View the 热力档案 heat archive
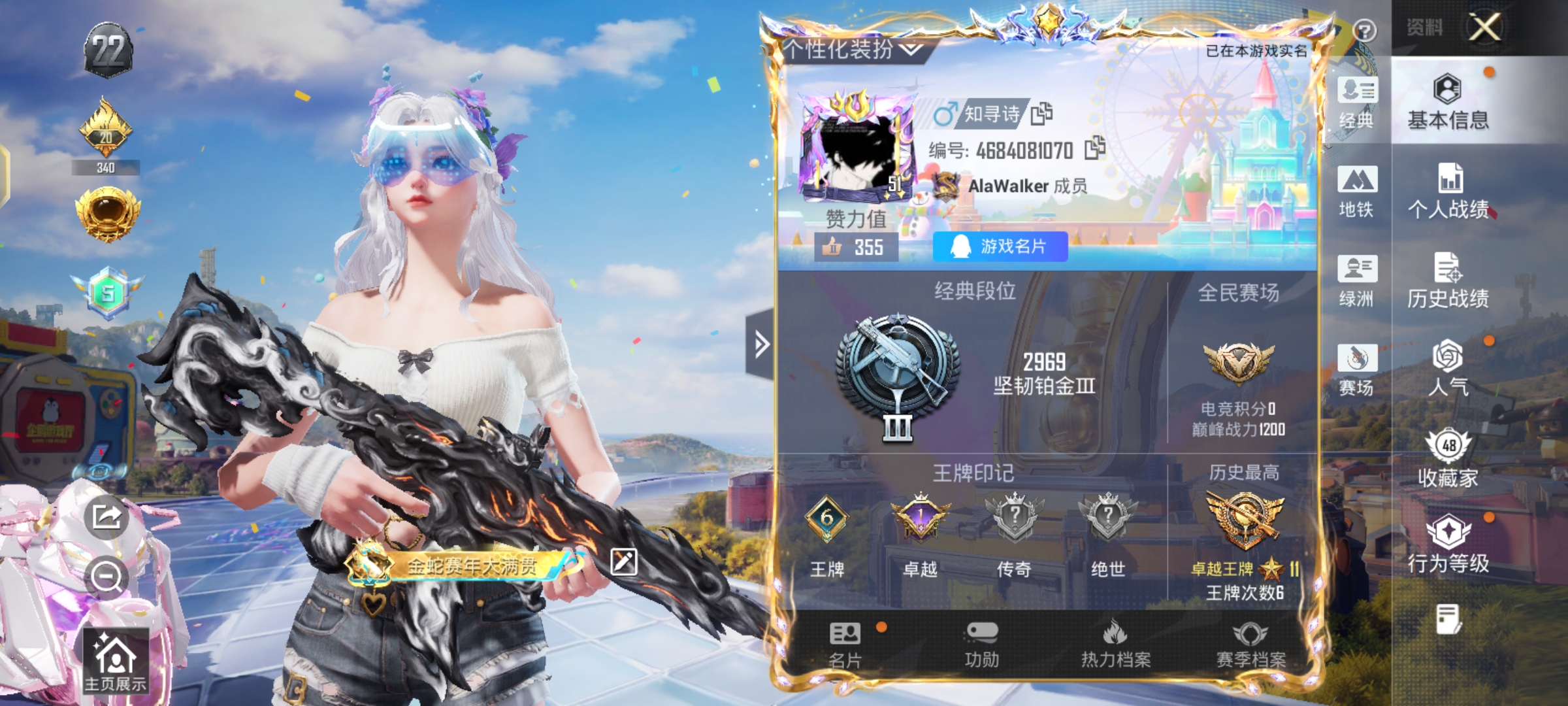 [1115, 645]
